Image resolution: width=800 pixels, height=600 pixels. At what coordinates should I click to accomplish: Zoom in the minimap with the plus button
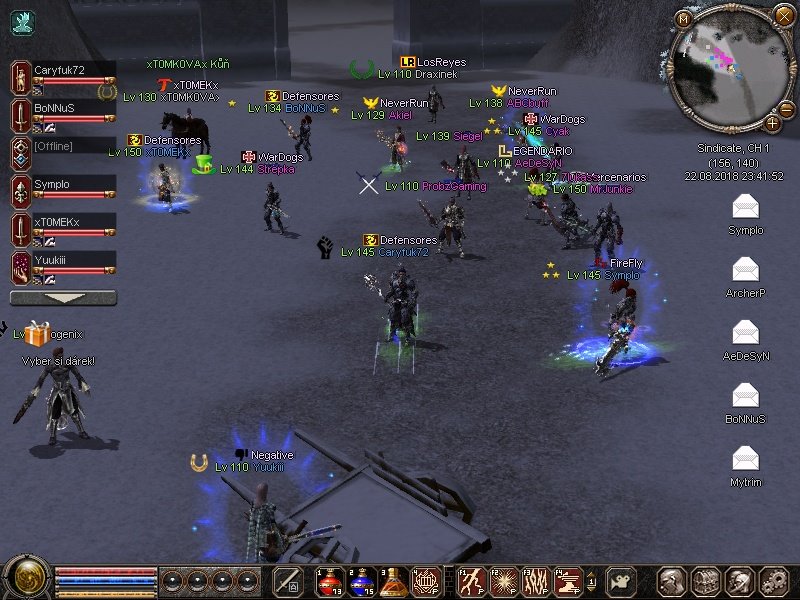[772, 123]
